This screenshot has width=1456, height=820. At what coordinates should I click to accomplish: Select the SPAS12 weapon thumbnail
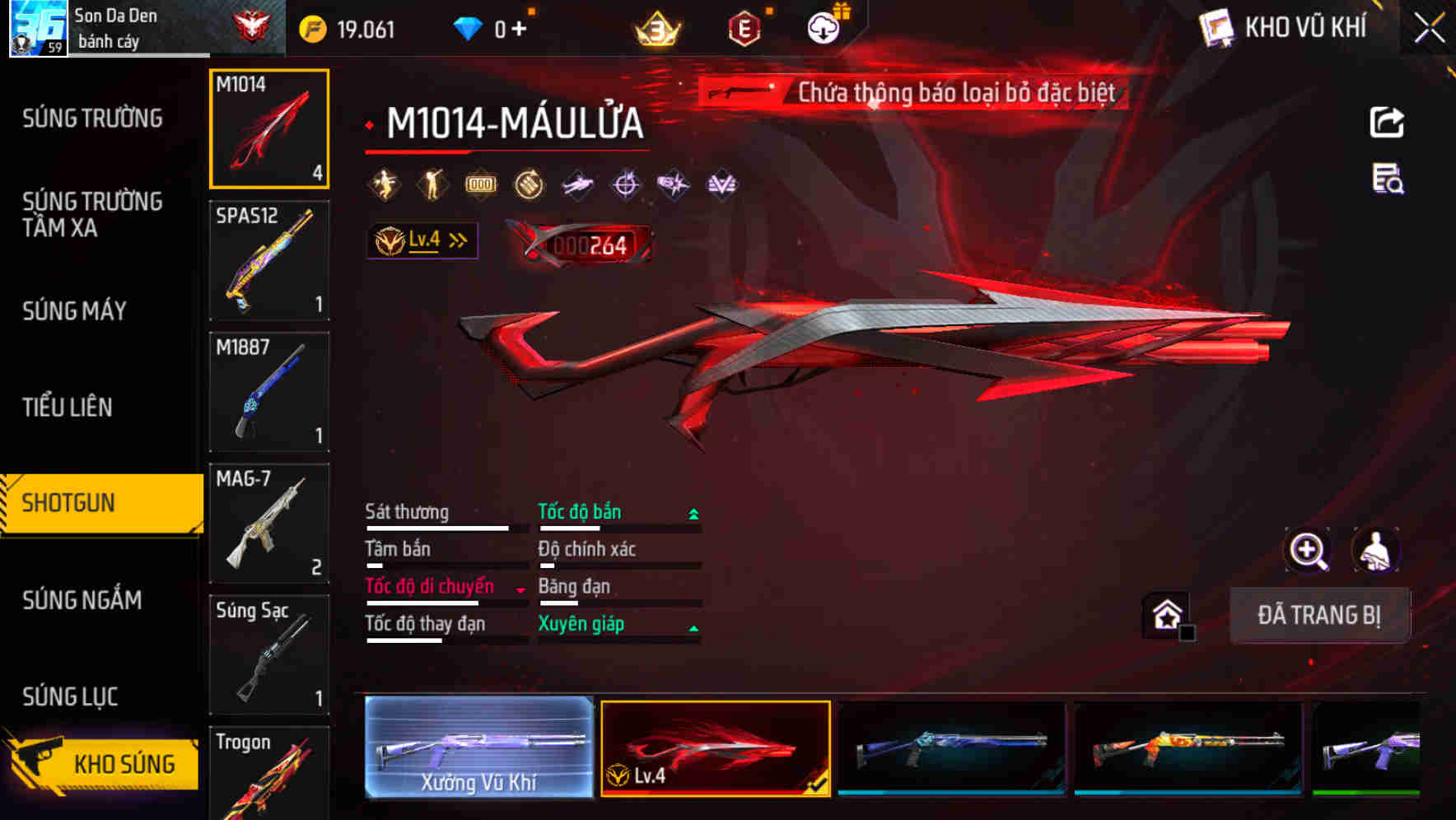coord(268,259)
